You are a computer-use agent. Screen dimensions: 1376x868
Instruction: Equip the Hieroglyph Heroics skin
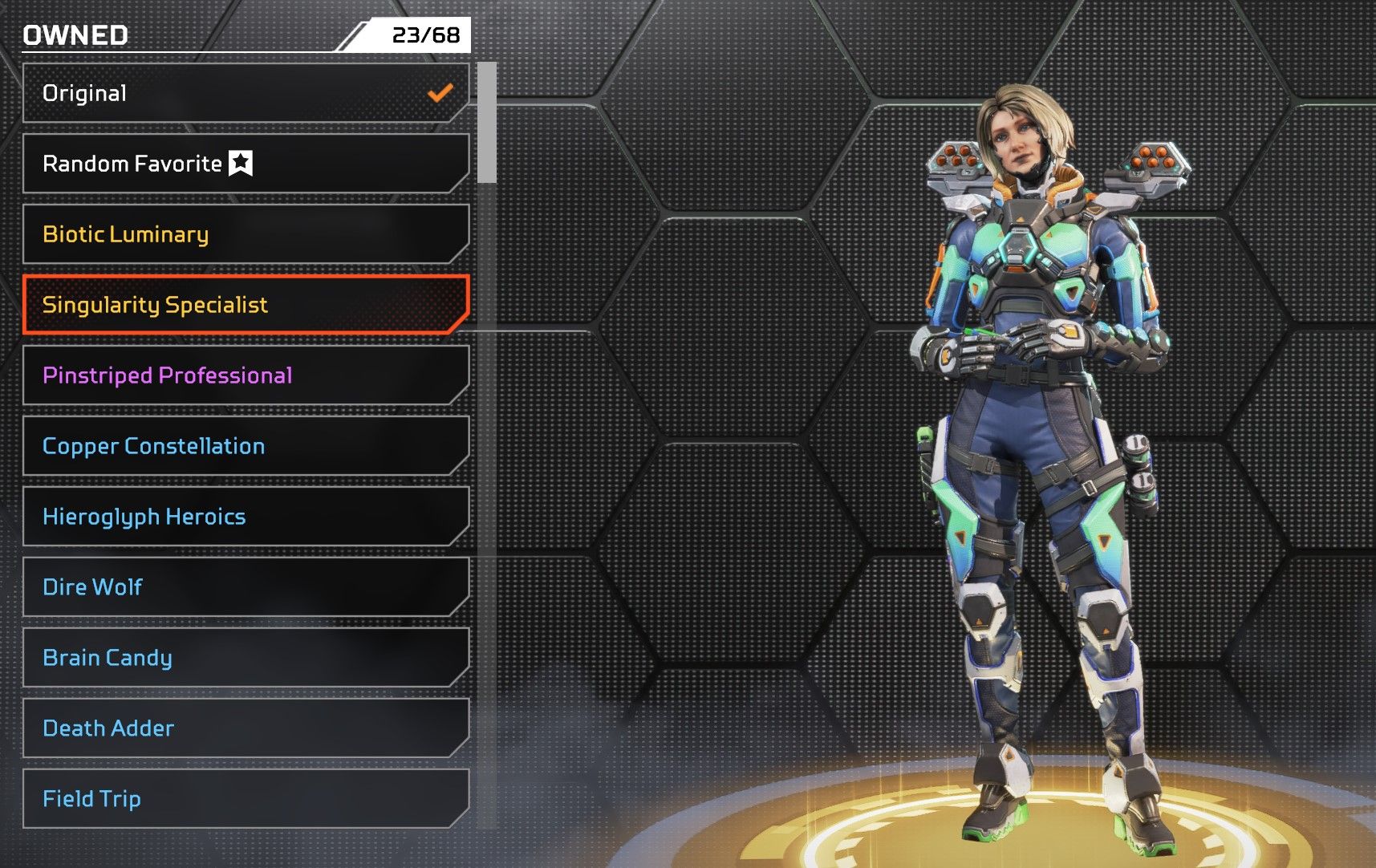pos(245,517)
